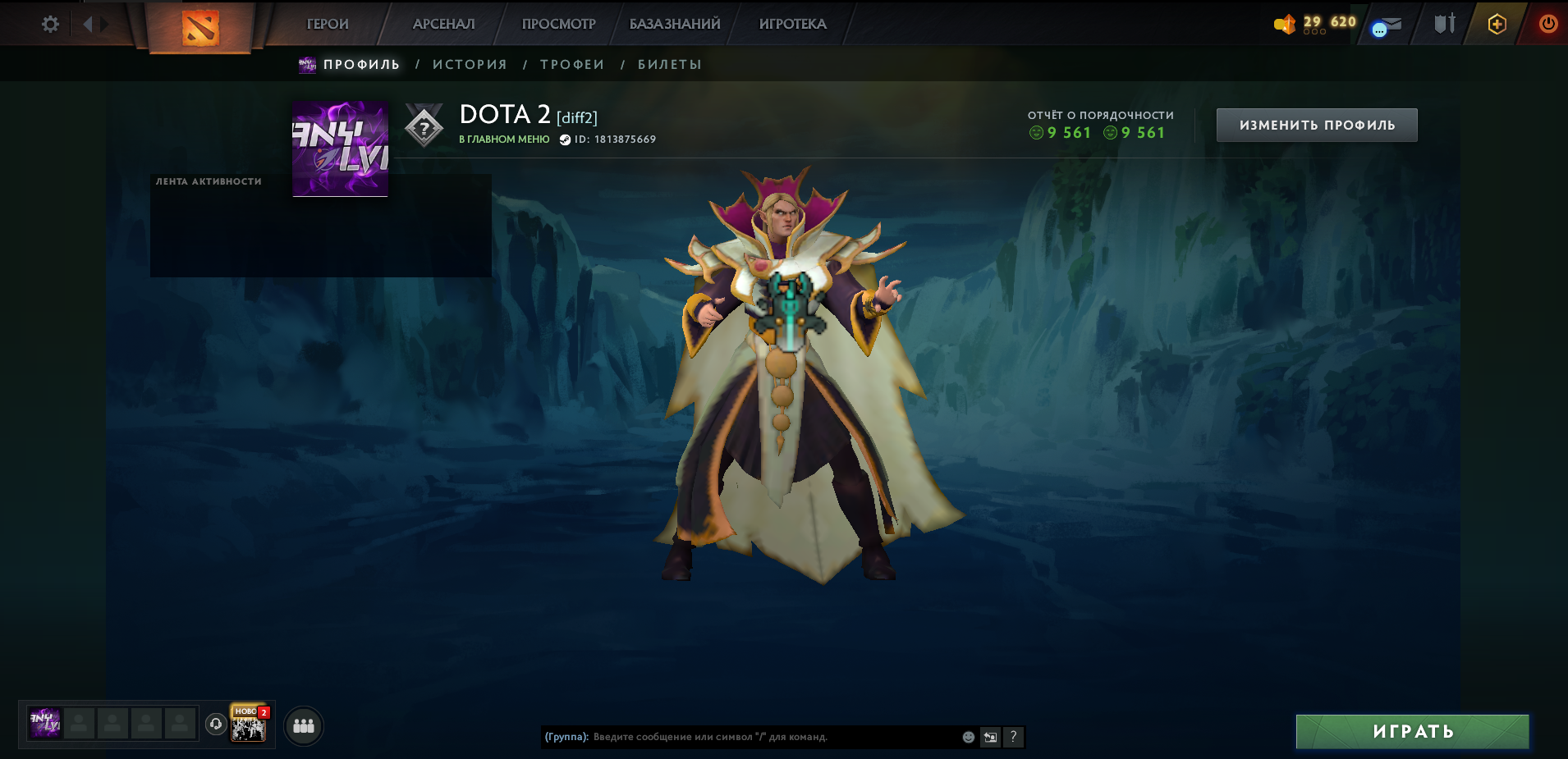Open the friends group icon near party slots
Viewport: 1568px width, 759px height.
pyautogui.click(x=302, y=725)
